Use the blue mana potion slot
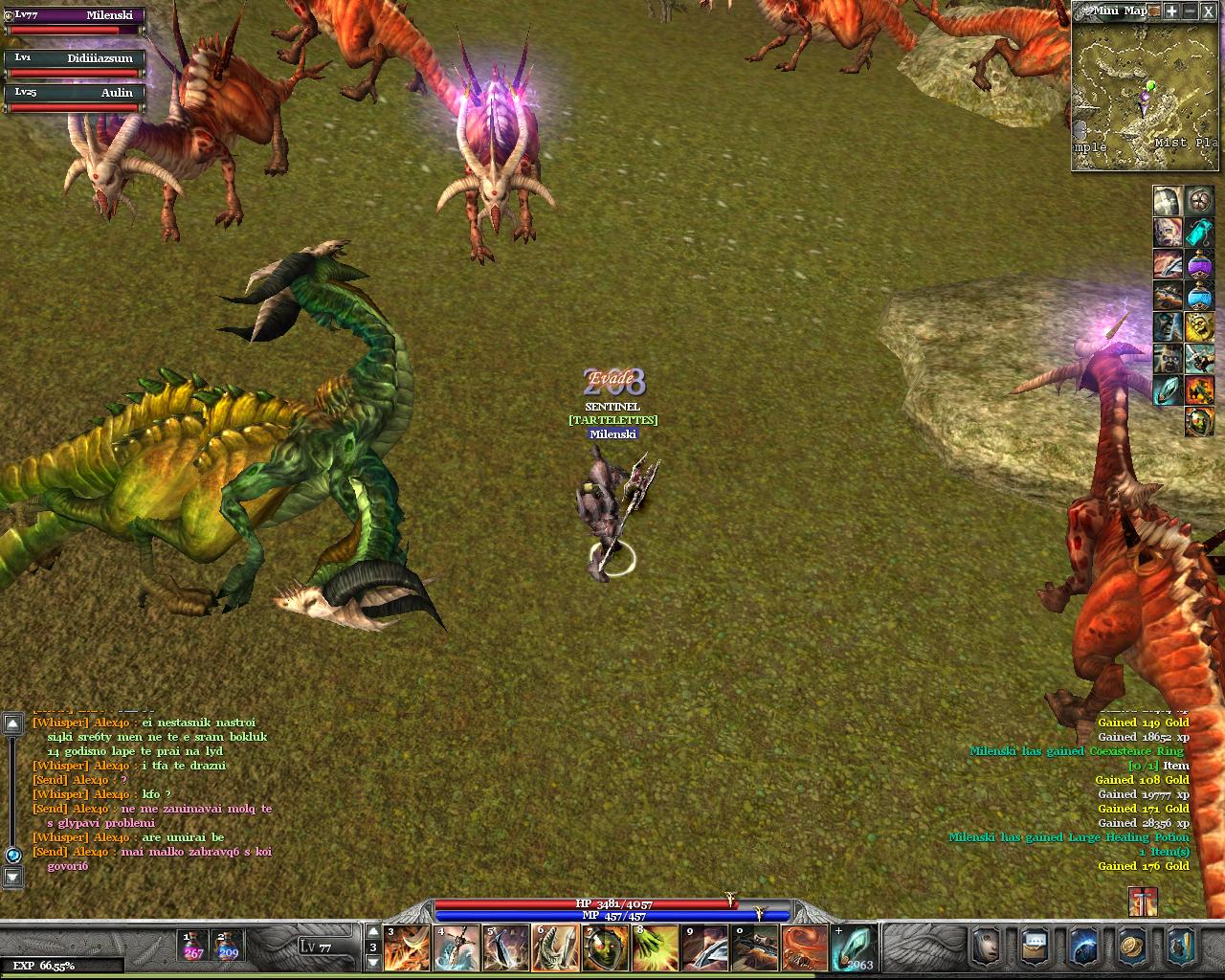 [228, 946]
